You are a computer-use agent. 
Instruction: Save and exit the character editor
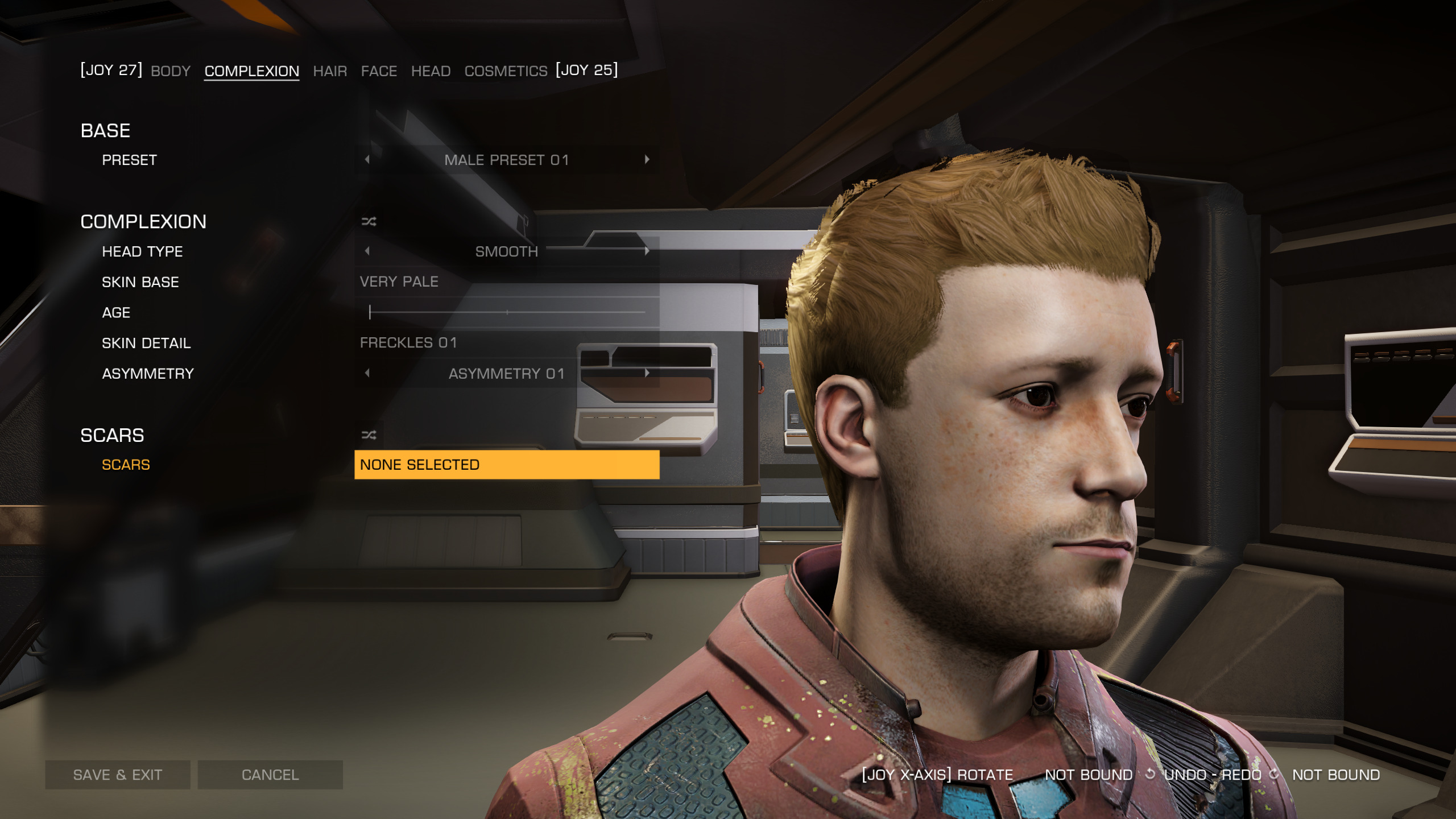118,775
